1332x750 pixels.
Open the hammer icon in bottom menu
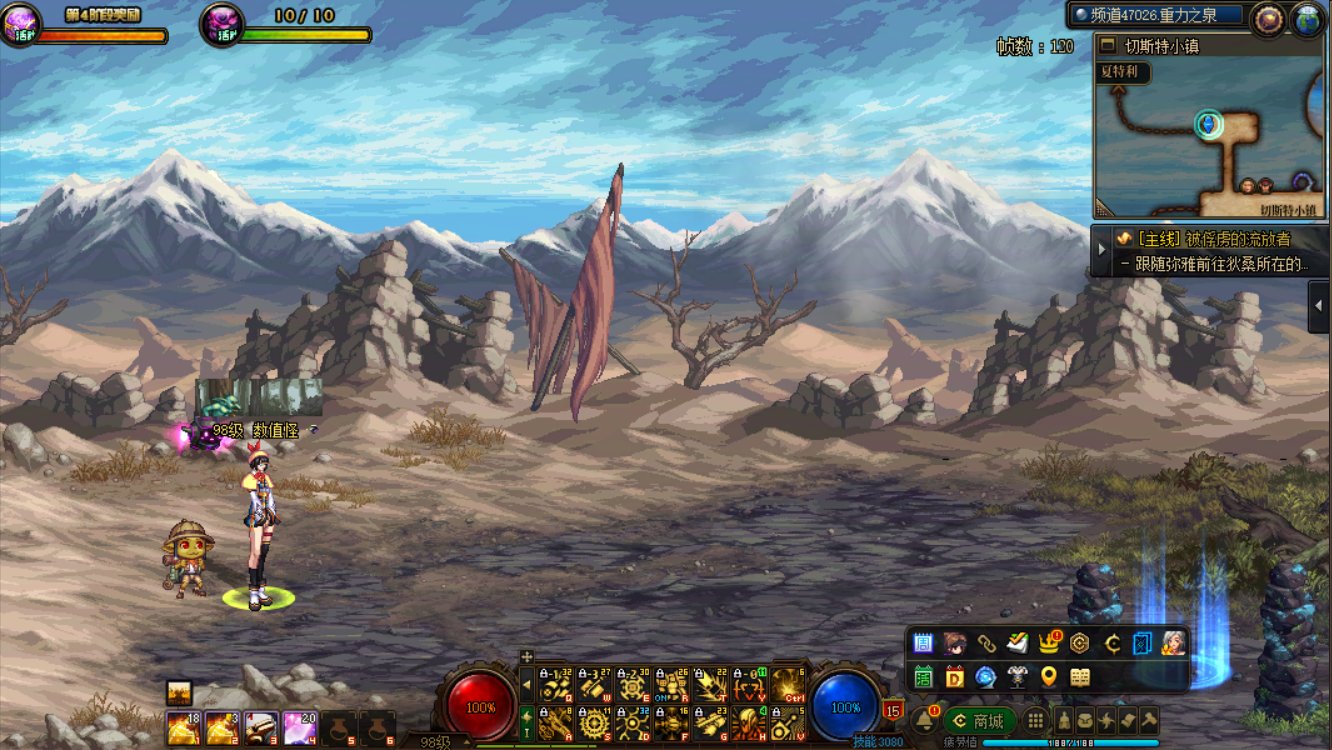pyautogui.click(x=1149, y=720)
